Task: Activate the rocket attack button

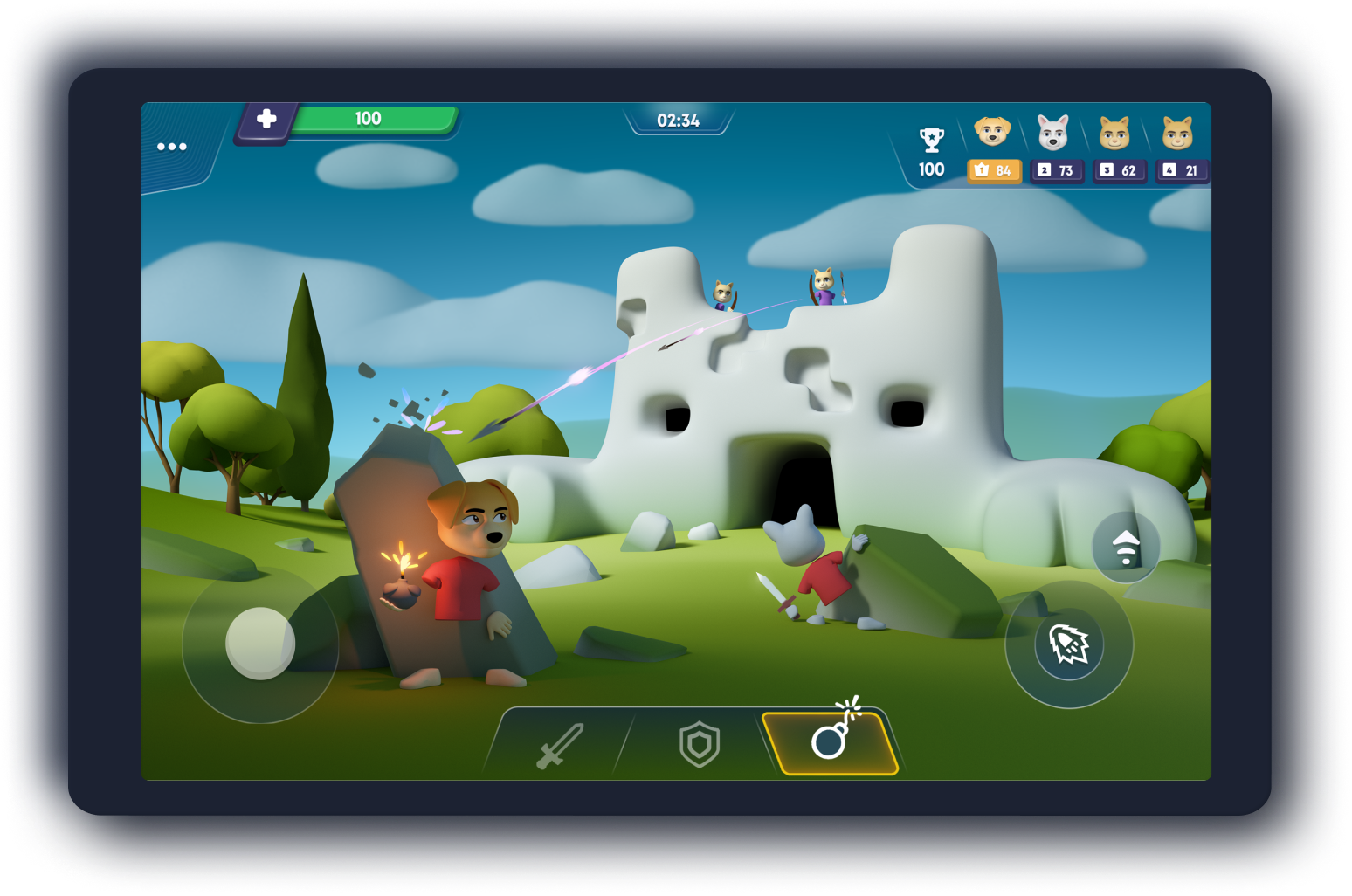Action: pos(1068,644)
